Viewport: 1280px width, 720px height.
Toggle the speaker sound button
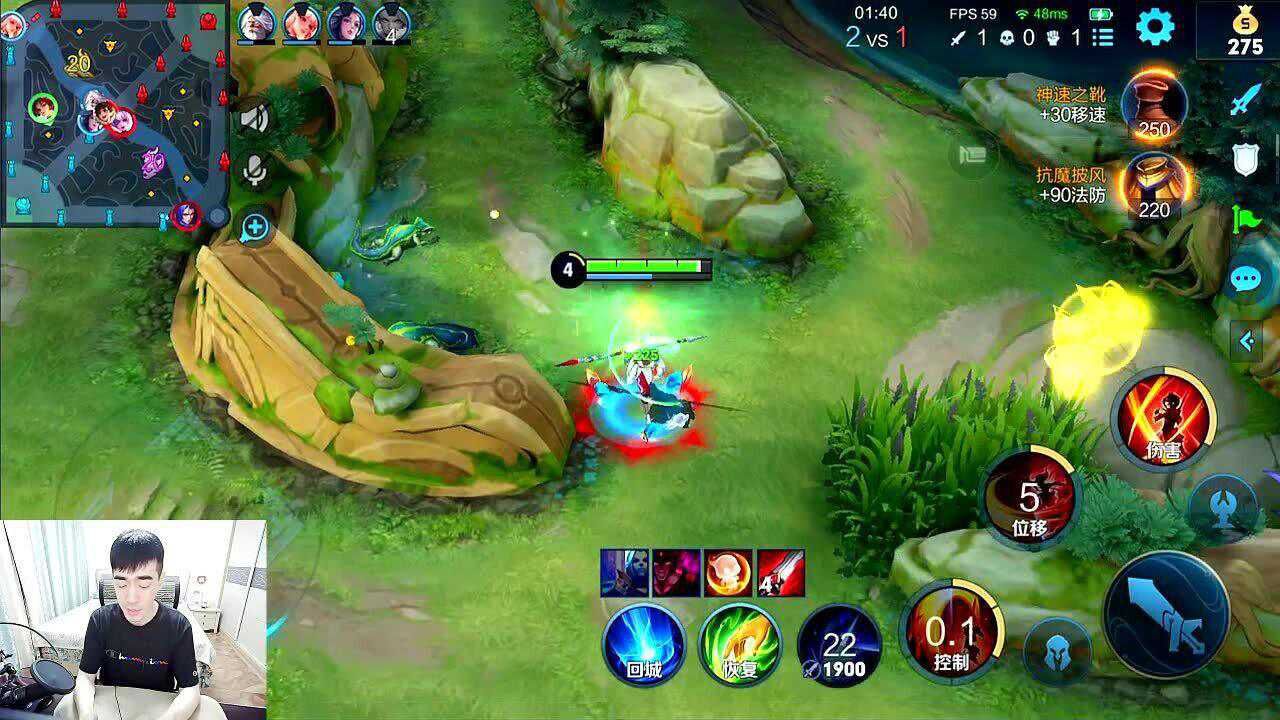point(256,118)
